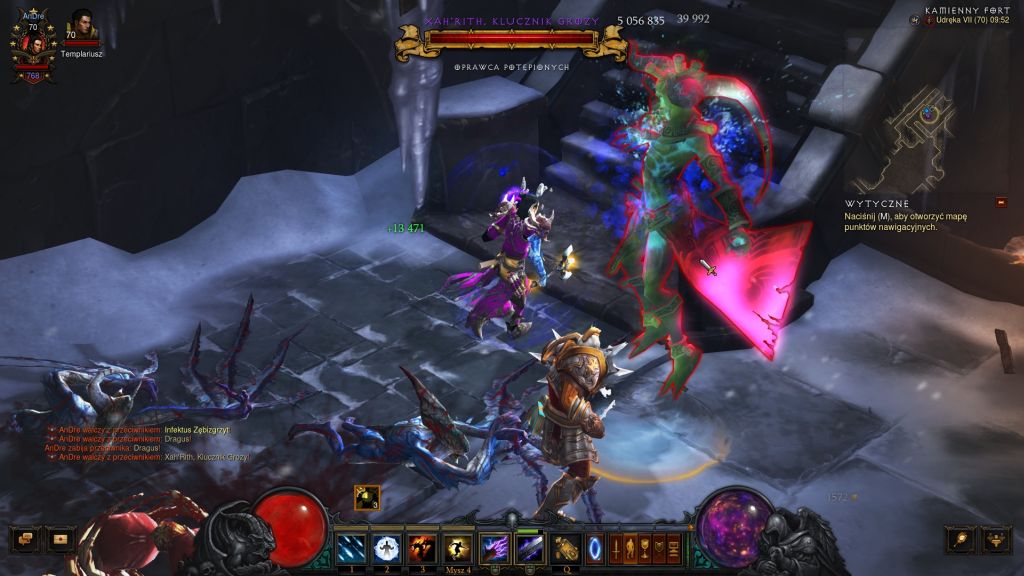Open the skills menu sword icon

(x=616, y=548)
